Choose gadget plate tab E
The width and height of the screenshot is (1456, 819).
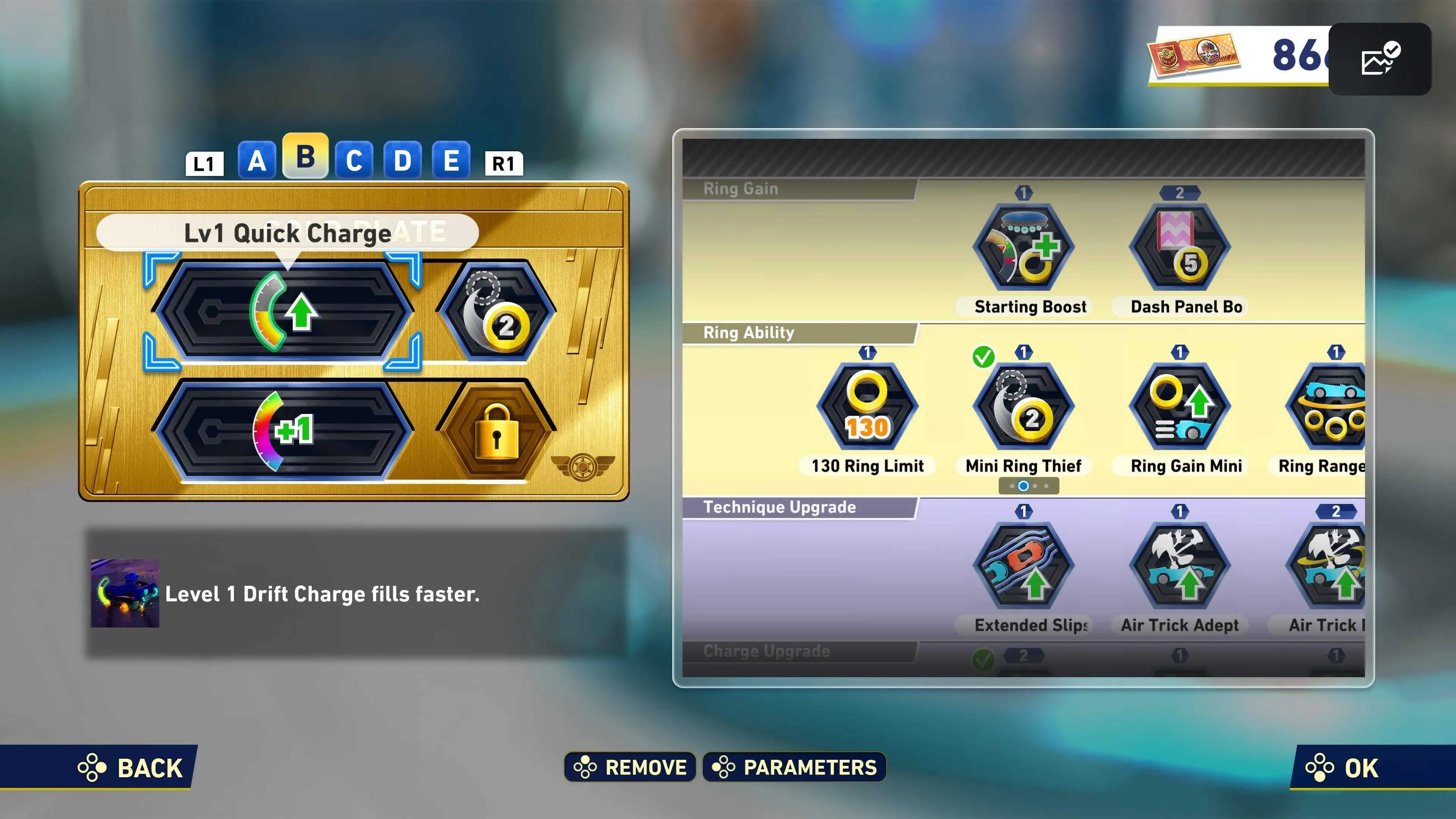click(x=451, y=161)
